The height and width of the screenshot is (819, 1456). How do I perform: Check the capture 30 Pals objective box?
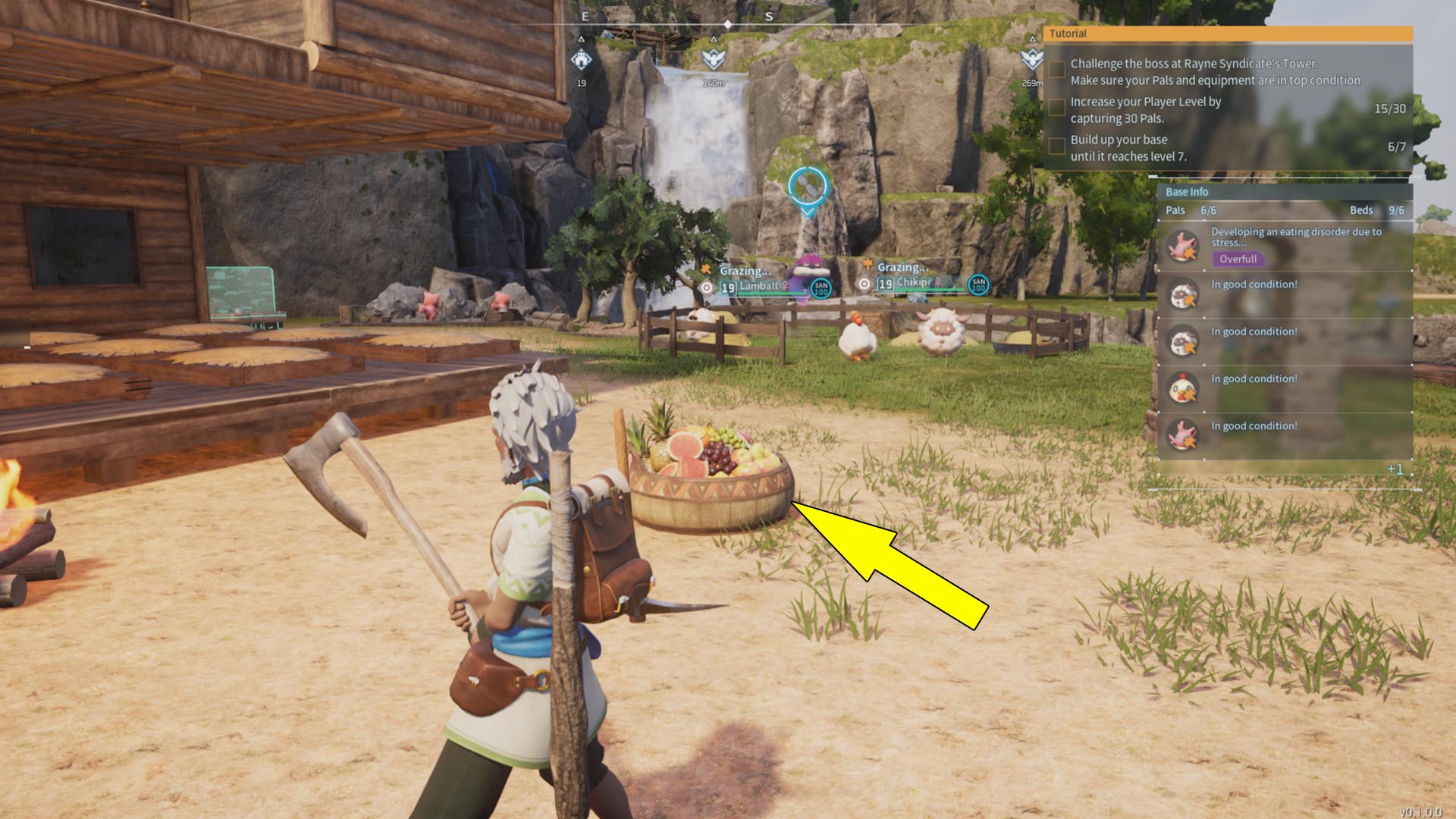[1056, 108]
